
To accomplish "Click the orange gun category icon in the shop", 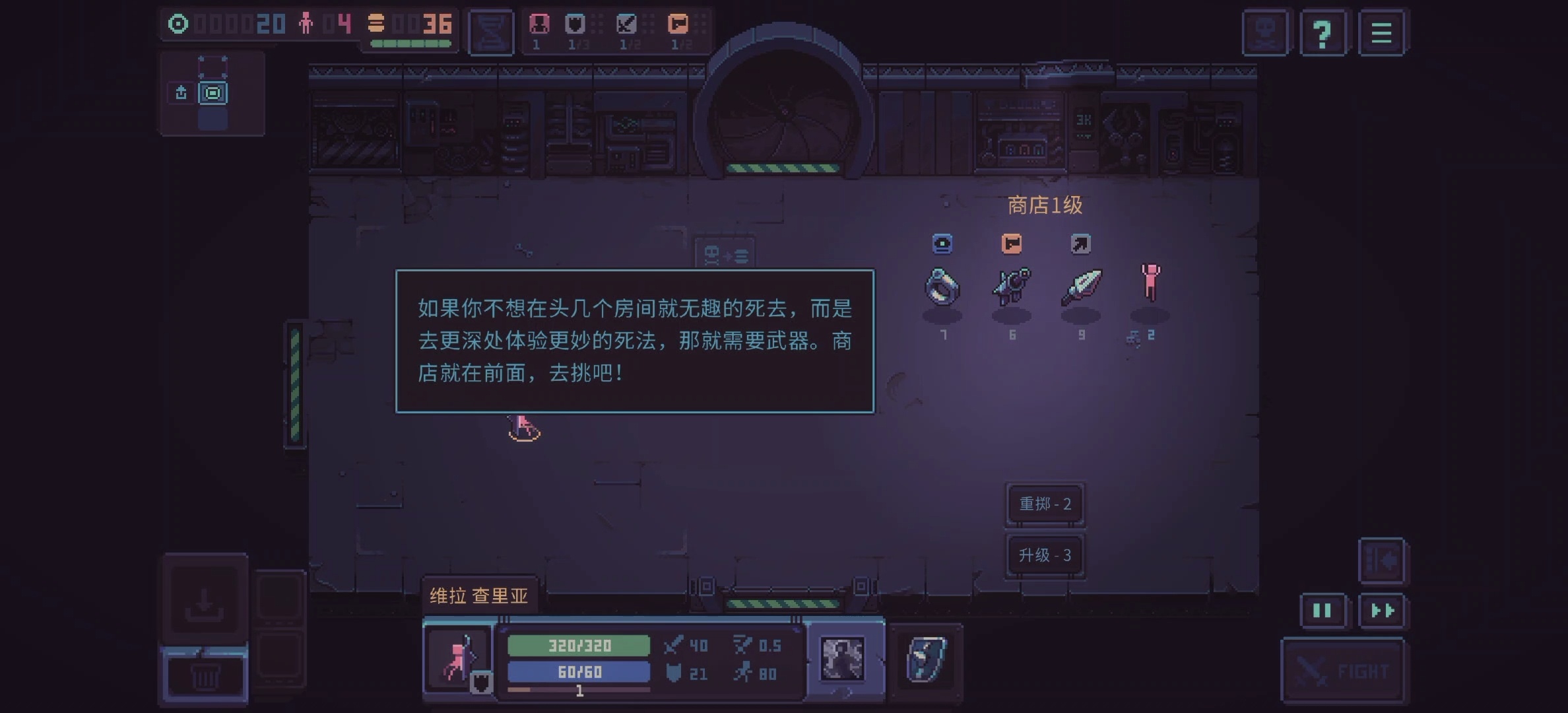I will 1012,243.
